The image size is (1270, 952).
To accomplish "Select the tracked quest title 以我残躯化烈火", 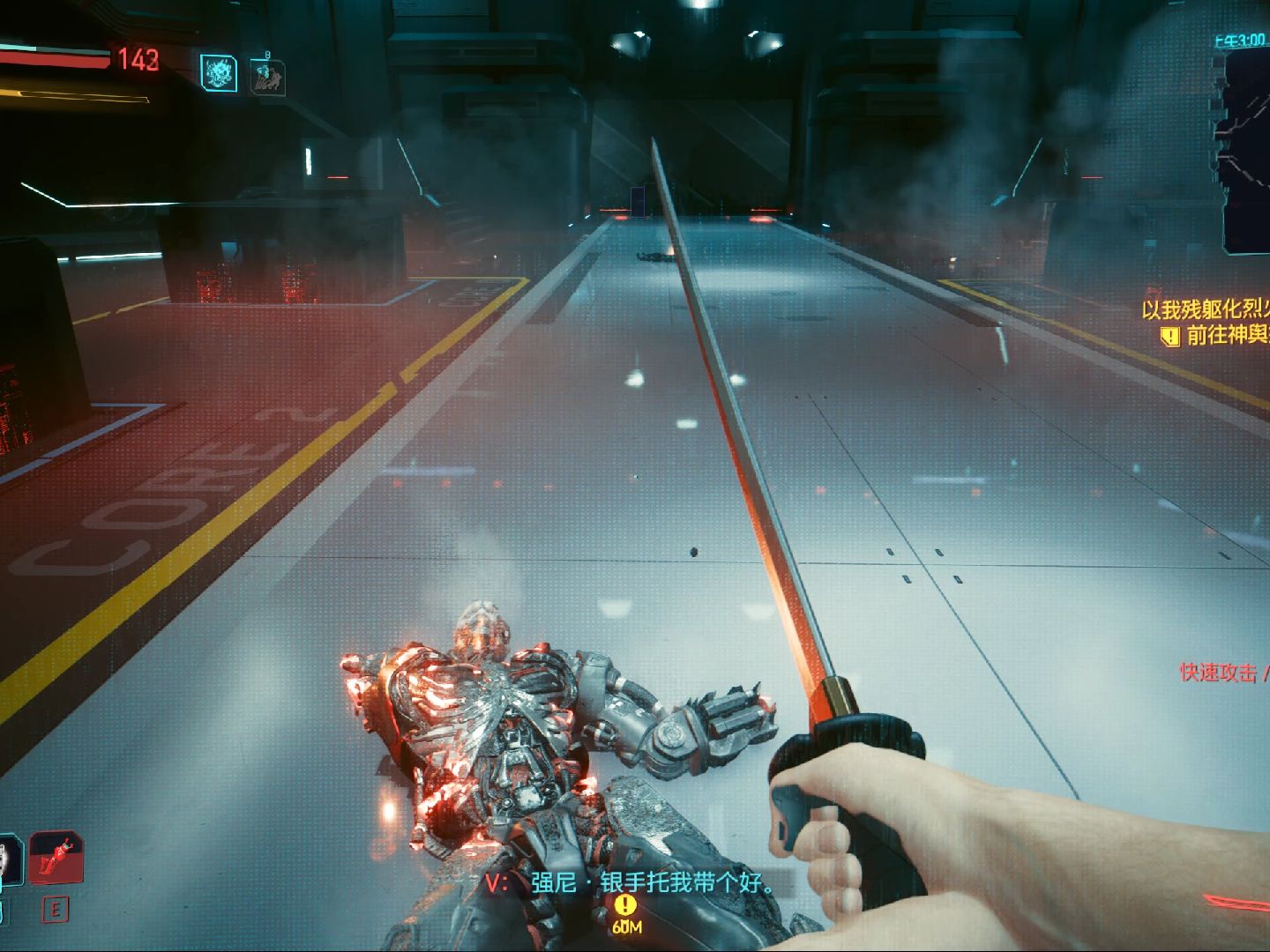I will [1206, 309].
